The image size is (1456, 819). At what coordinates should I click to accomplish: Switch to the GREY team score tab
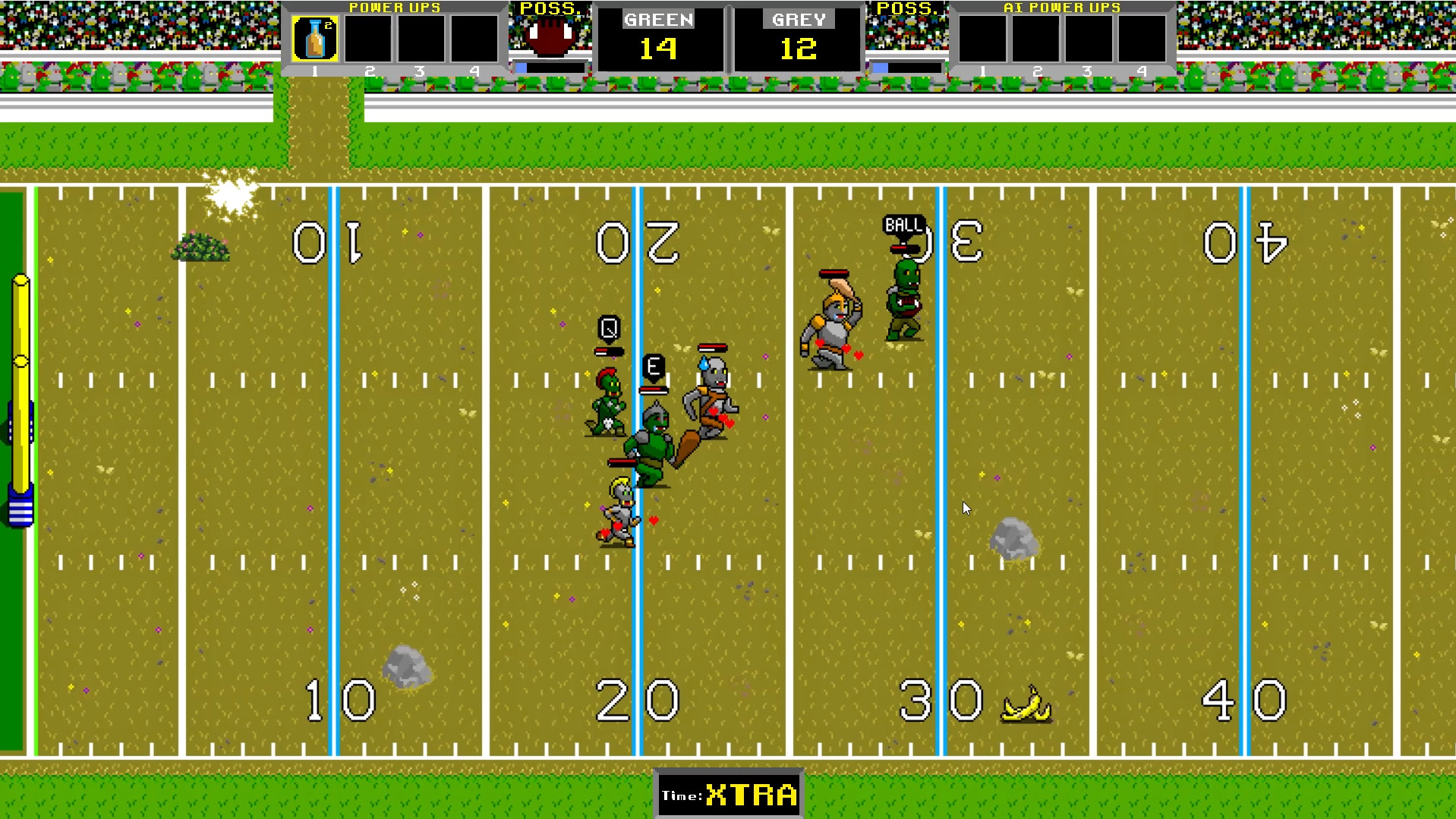pos(798,20)
